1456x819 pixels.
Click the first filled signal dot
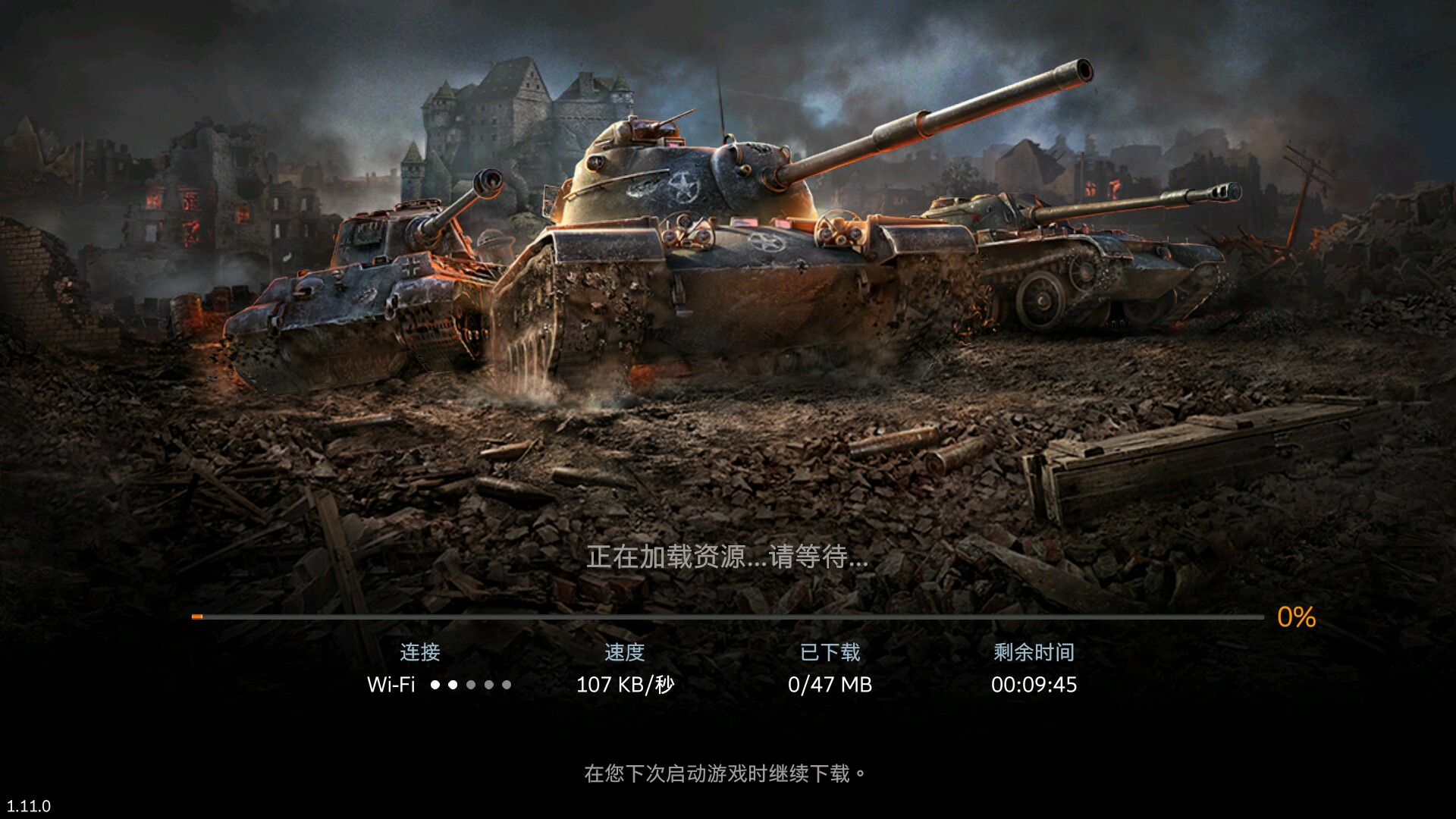435,685
